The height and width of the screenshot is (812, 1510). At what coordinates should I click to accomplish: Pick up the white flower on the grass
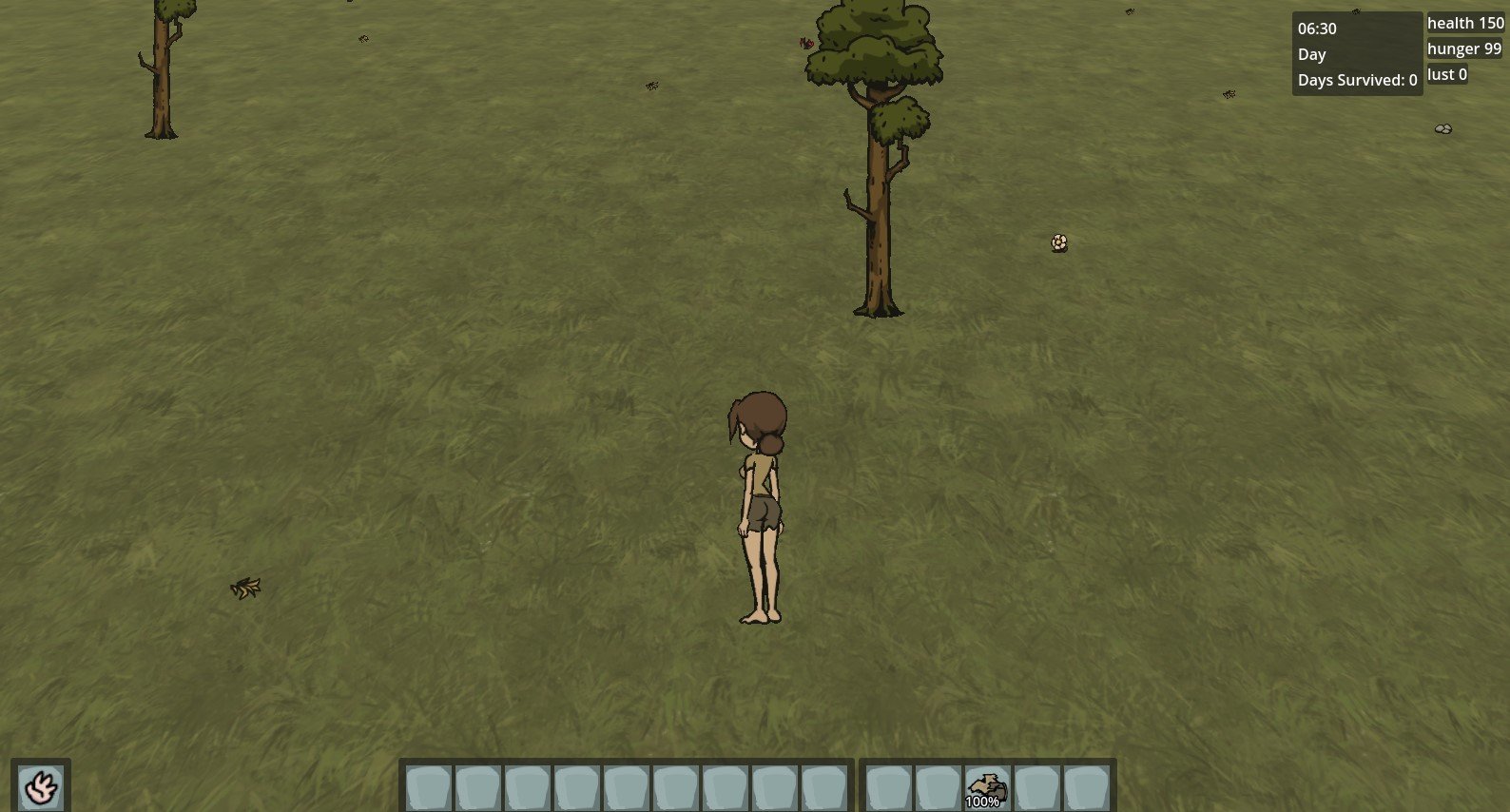1058,241
